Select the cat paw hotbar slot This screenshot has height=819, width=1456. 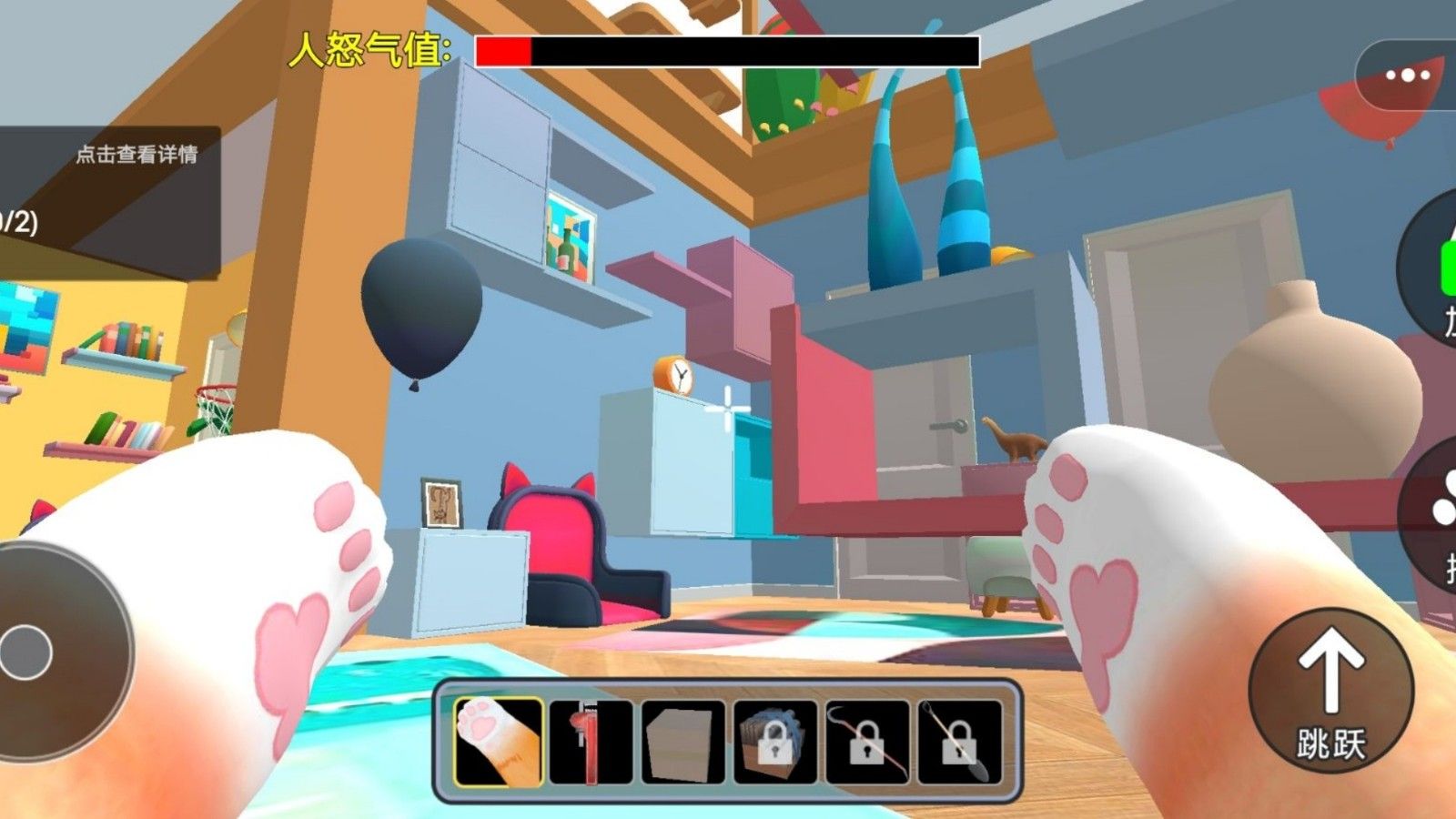tap(498, 742)
